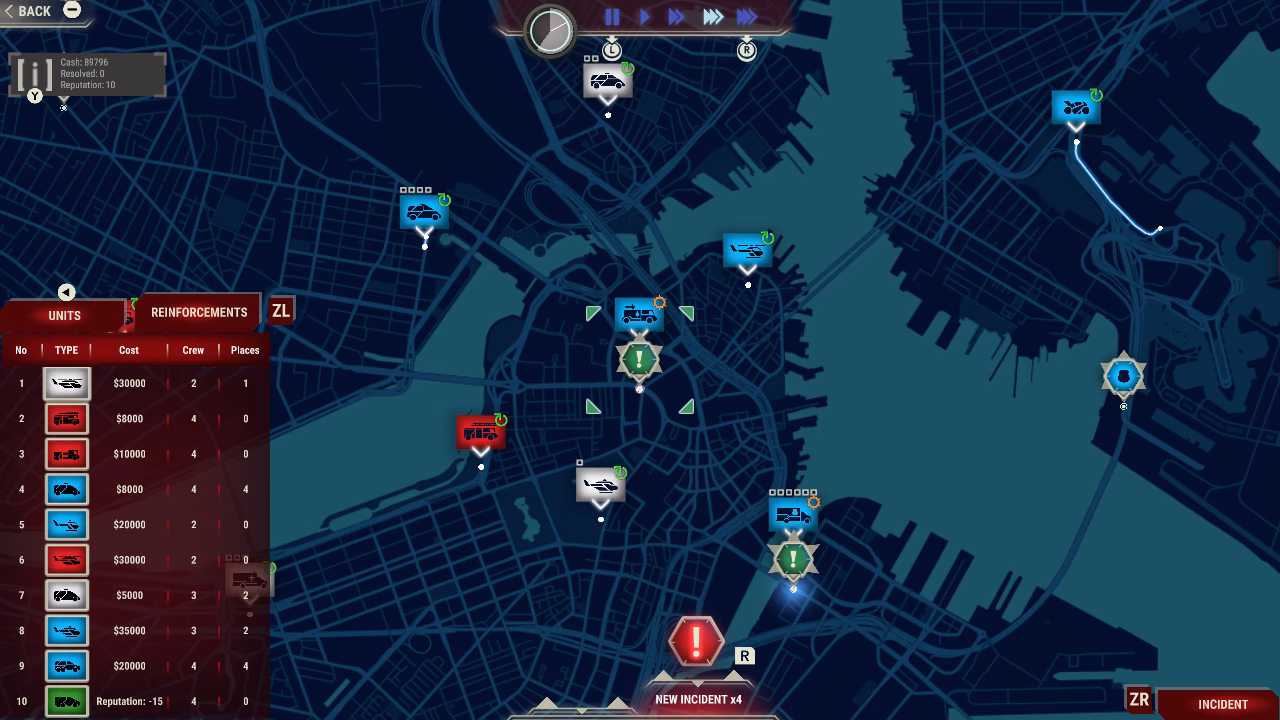Viewport: 1280px width, 720px height.
Task: Select the red fire truck unit on map
Action: click(480, 433)
